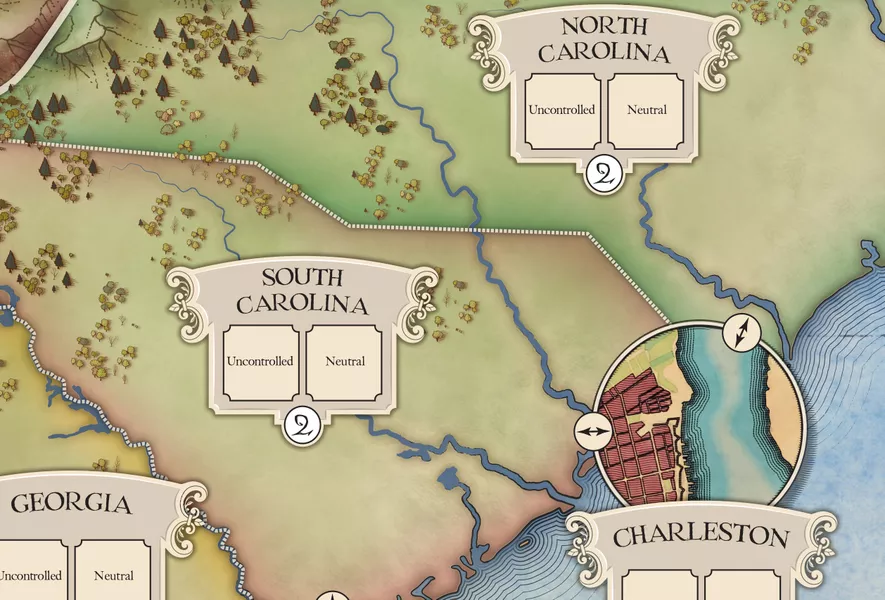The width and height of the screenshot is (885, 600).
Task: Select the Charleston name banner
Action: [x=700, y=536]
